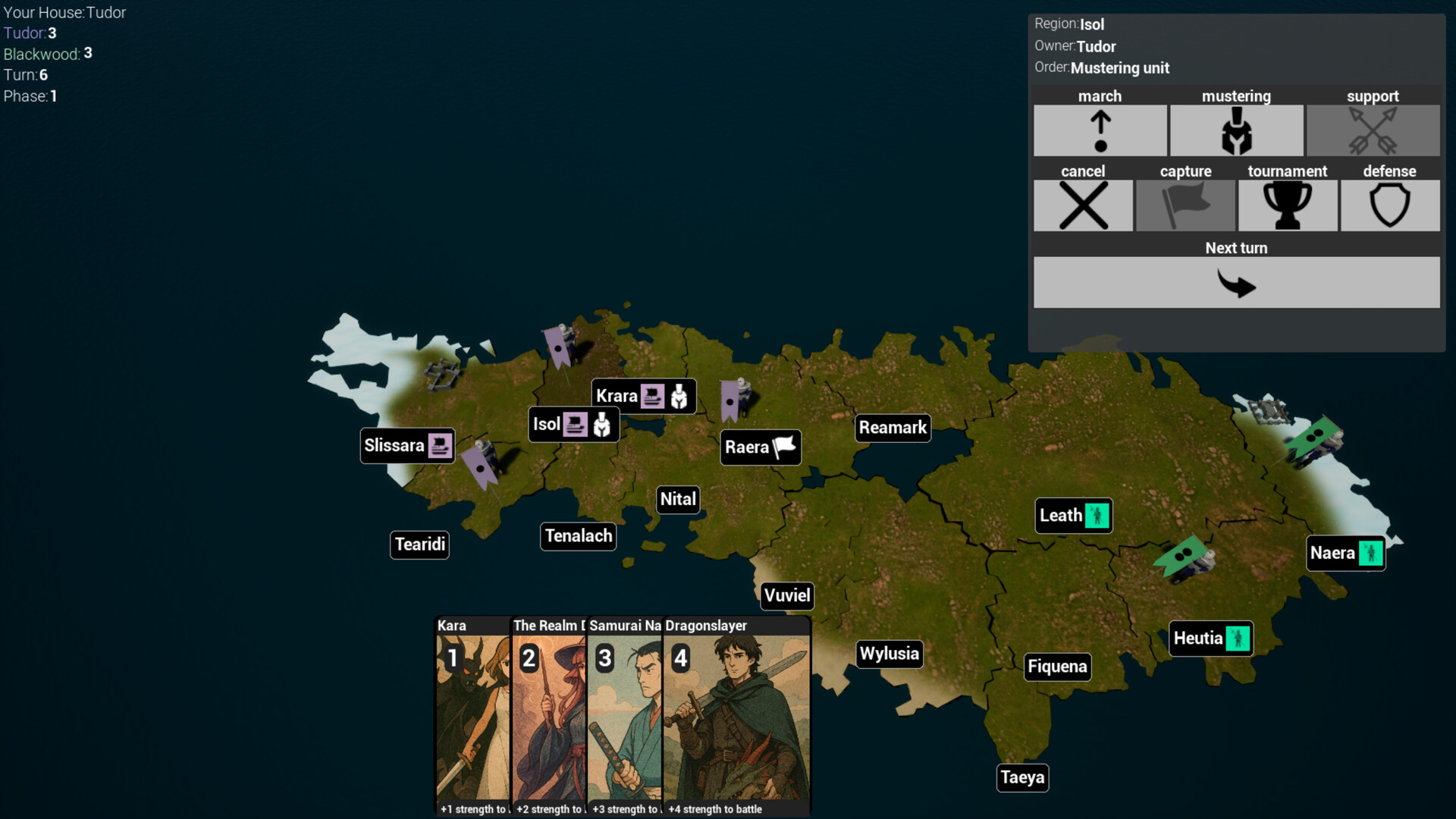Choose the Support order icon

point(1373,130)
